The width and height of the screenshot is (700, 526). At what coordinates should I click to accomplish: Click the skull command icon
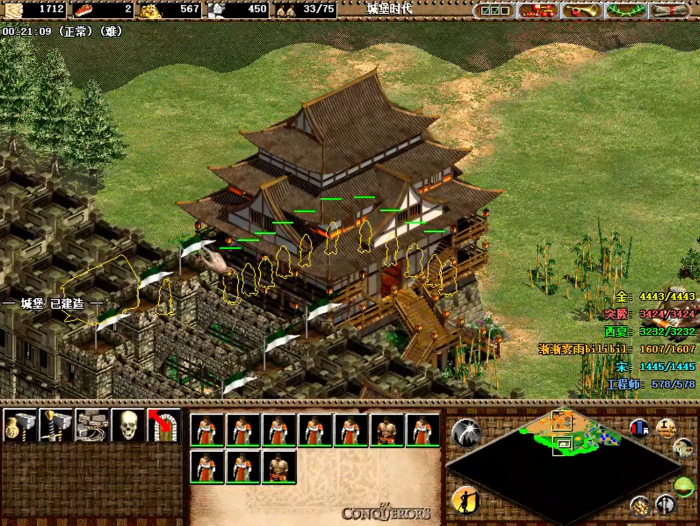point(128,426)
